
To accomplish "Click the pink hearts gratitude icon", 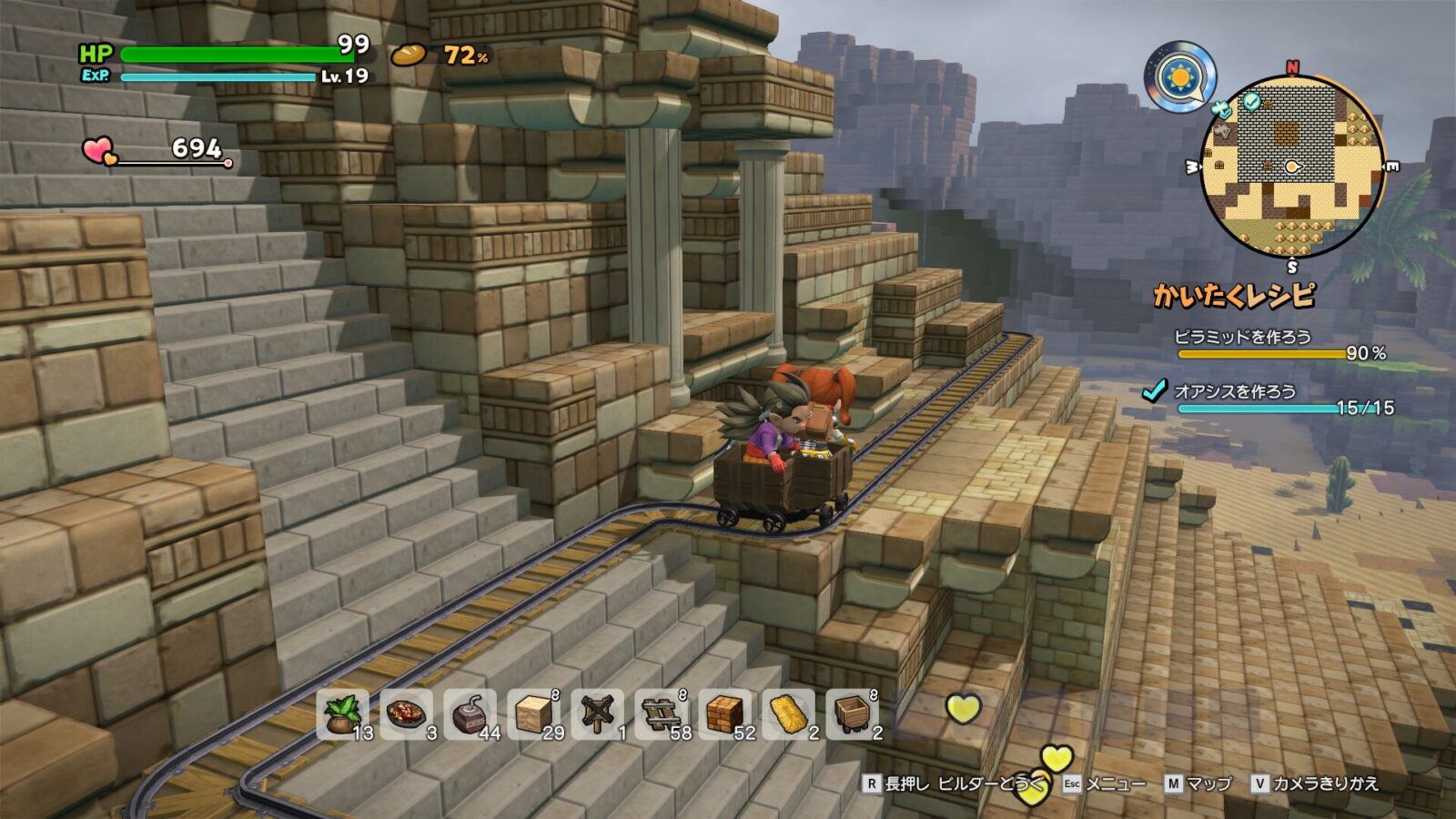I will pos(99,150).
